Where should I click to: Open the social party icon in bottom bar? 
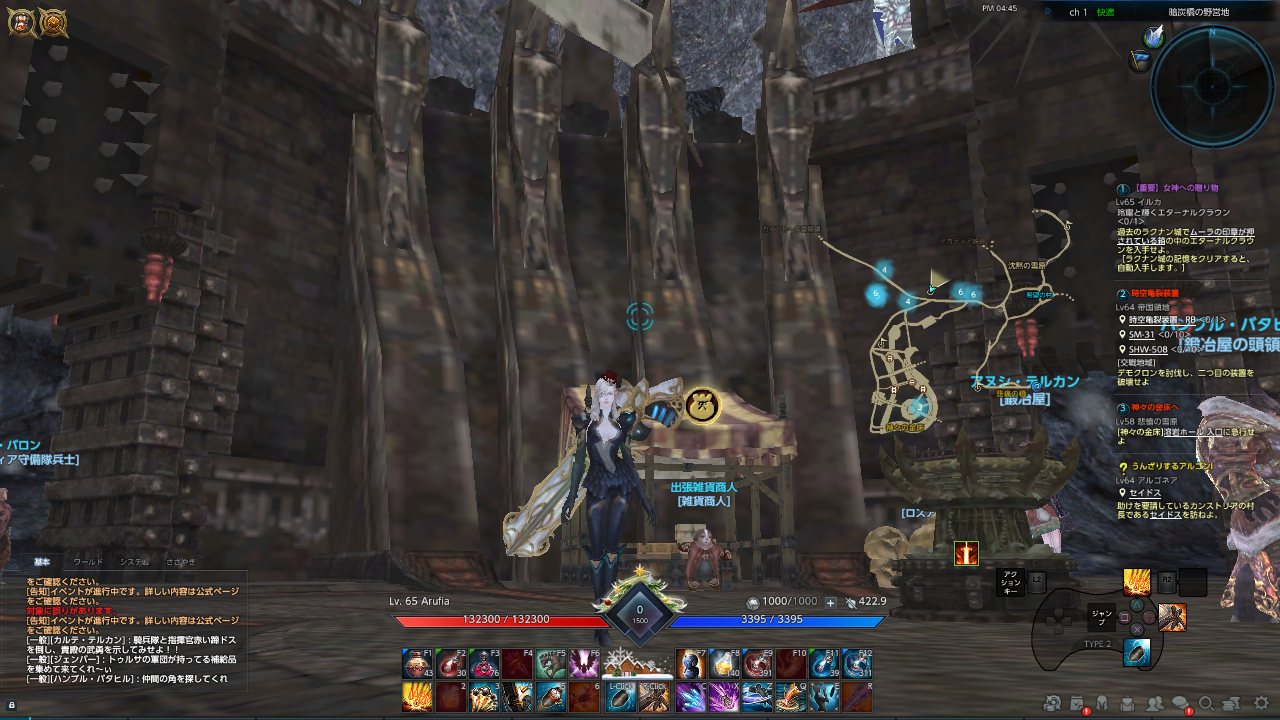point(1154,705)
